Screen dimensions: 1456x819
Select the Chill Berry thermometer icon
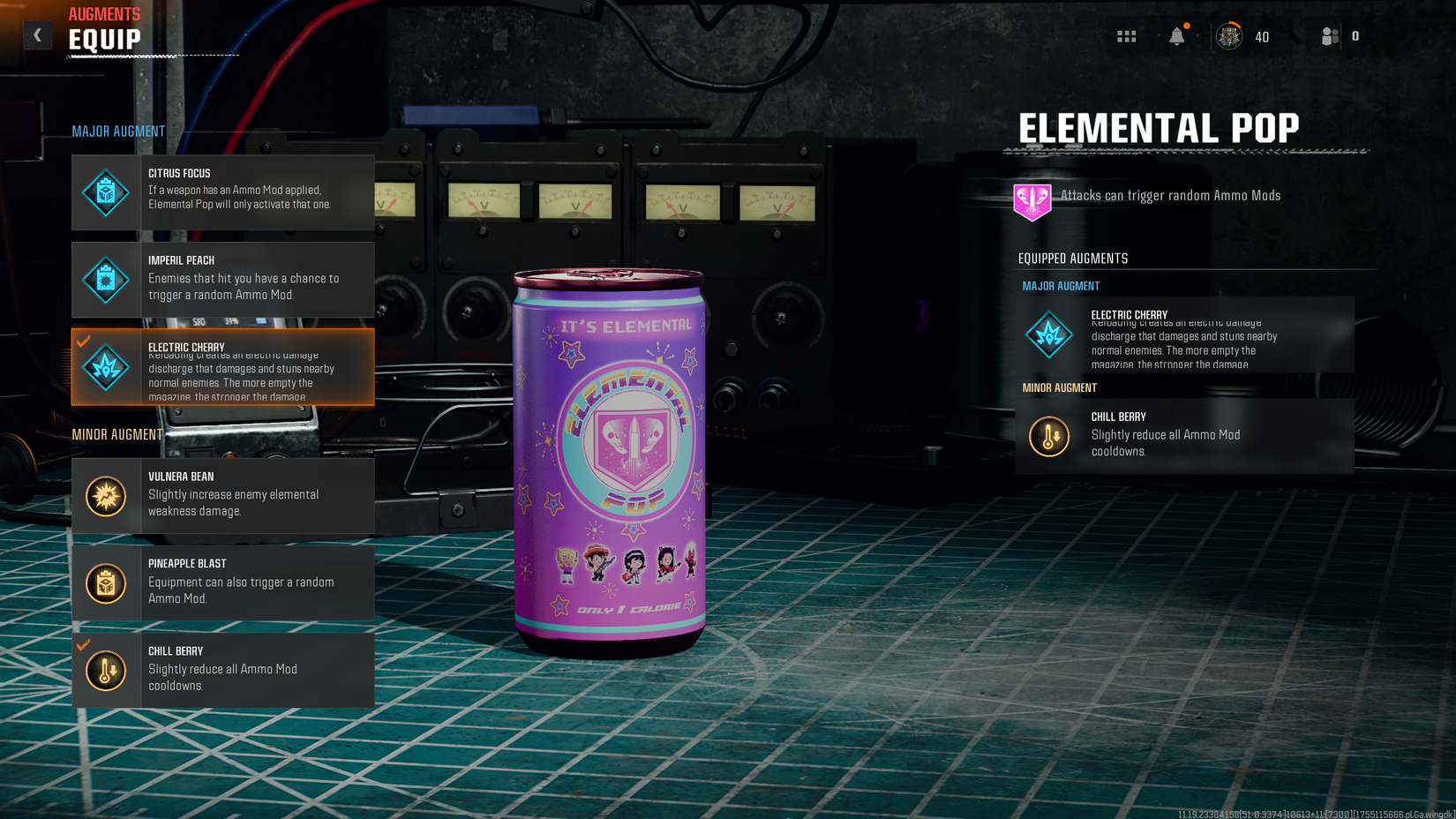[x=106, y=670]
